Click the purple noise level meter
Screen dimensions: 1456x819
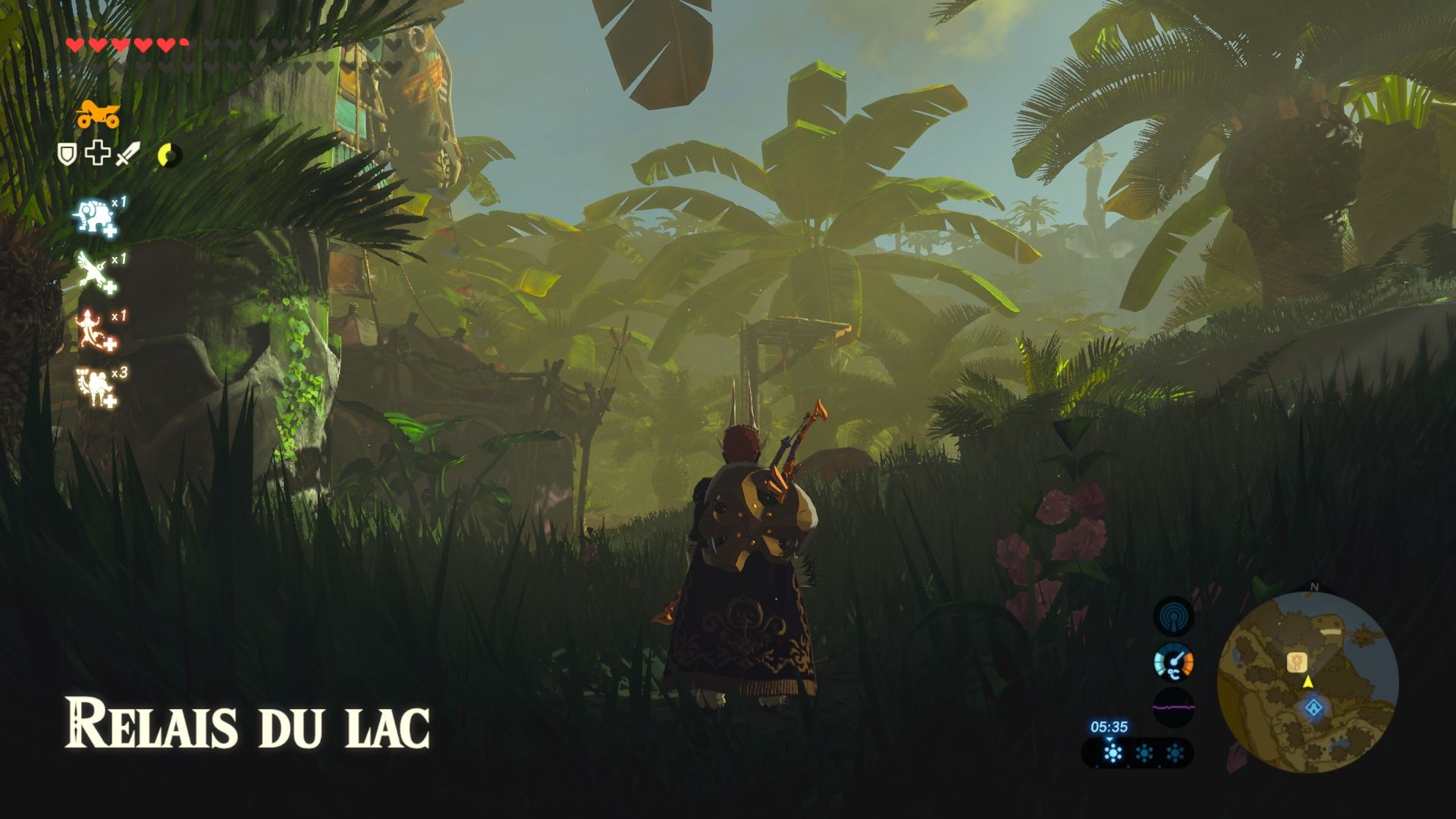[x=1173, y=708]
